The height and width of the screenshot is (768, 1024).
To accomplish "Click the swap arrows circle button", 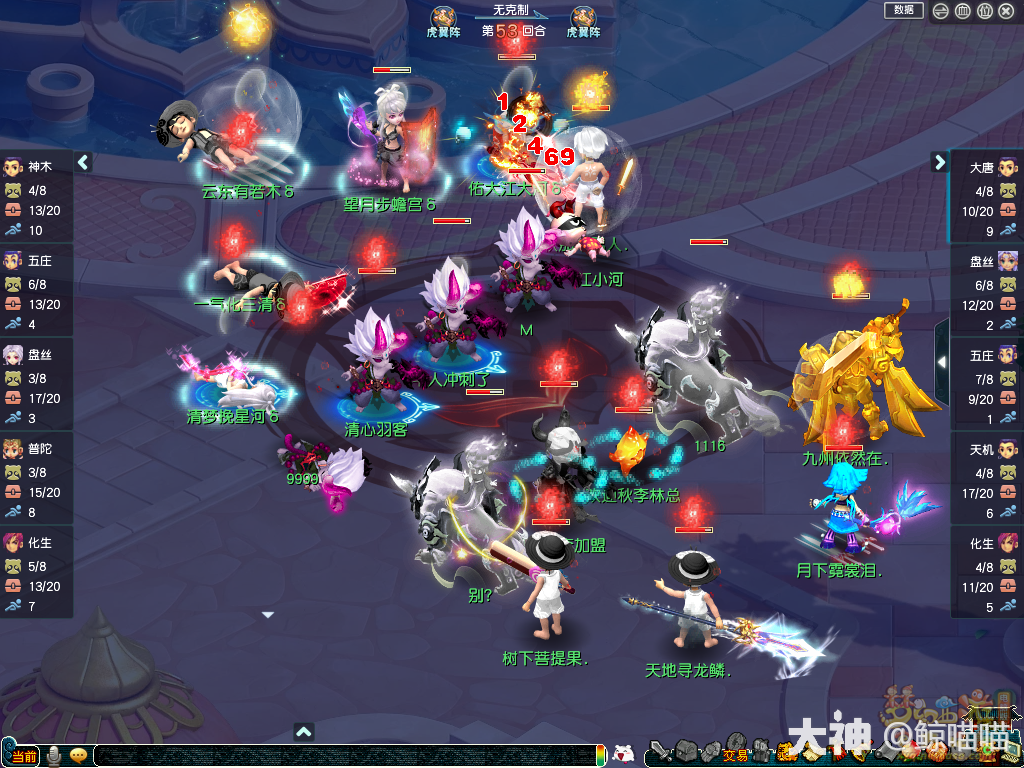I will pyautogui.click(x=941, y=11).
